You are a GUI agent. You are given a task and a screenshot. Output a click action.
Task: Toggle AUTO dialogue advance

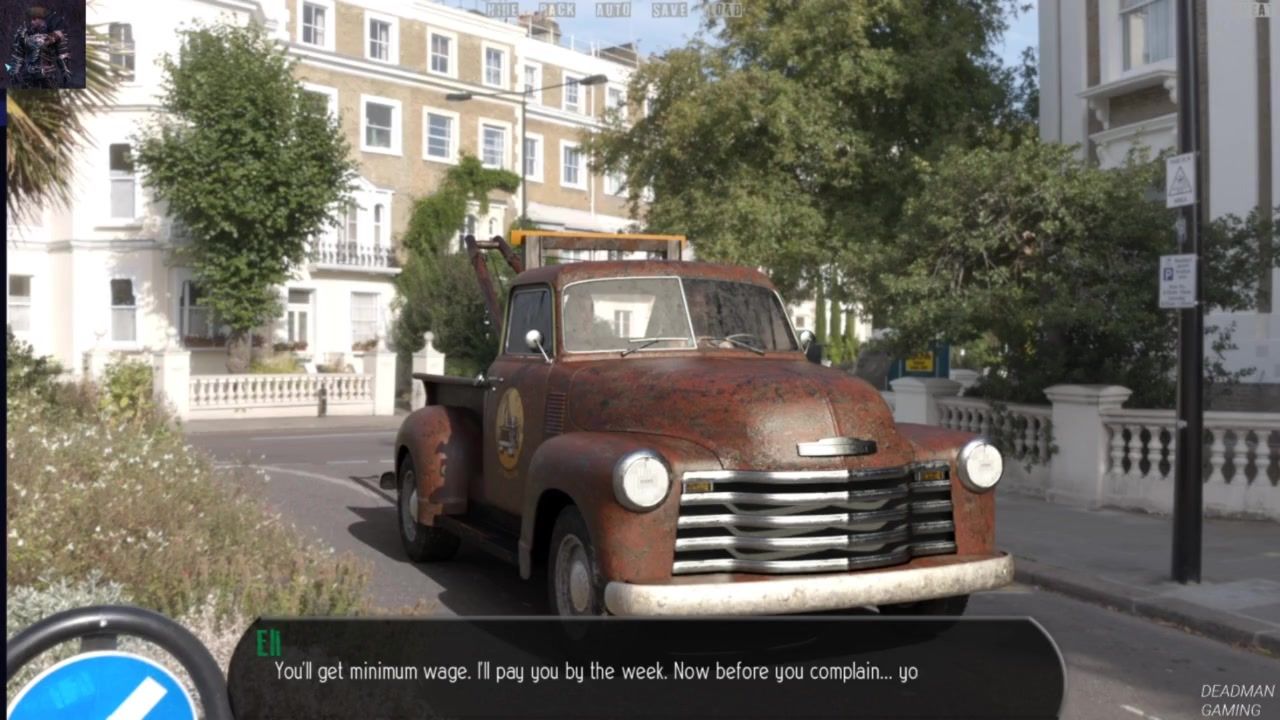pyautogui.click(x=613, y=10)
